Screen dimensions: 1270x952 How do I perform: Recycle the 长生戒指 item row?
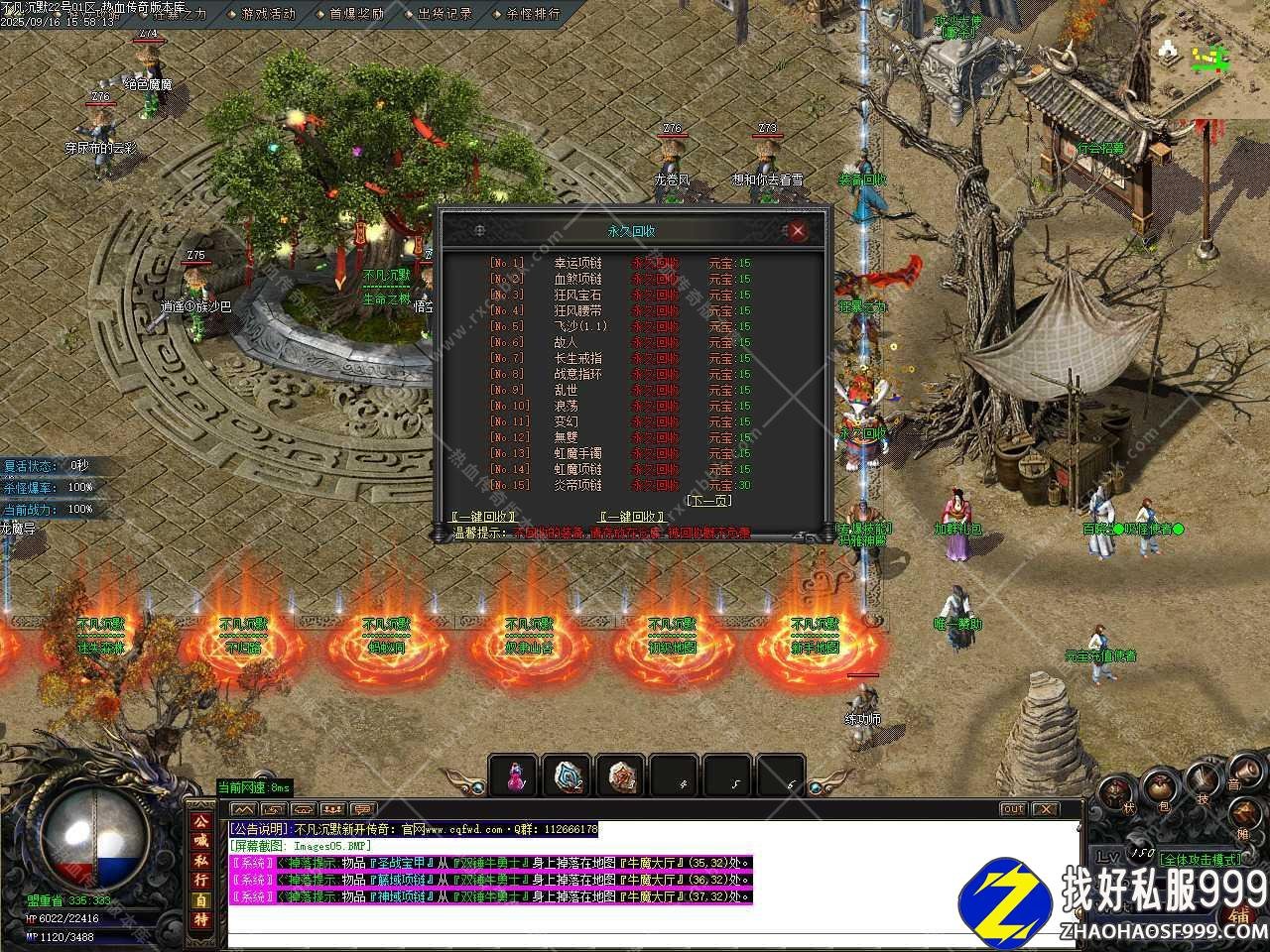[x=656, y=358]
